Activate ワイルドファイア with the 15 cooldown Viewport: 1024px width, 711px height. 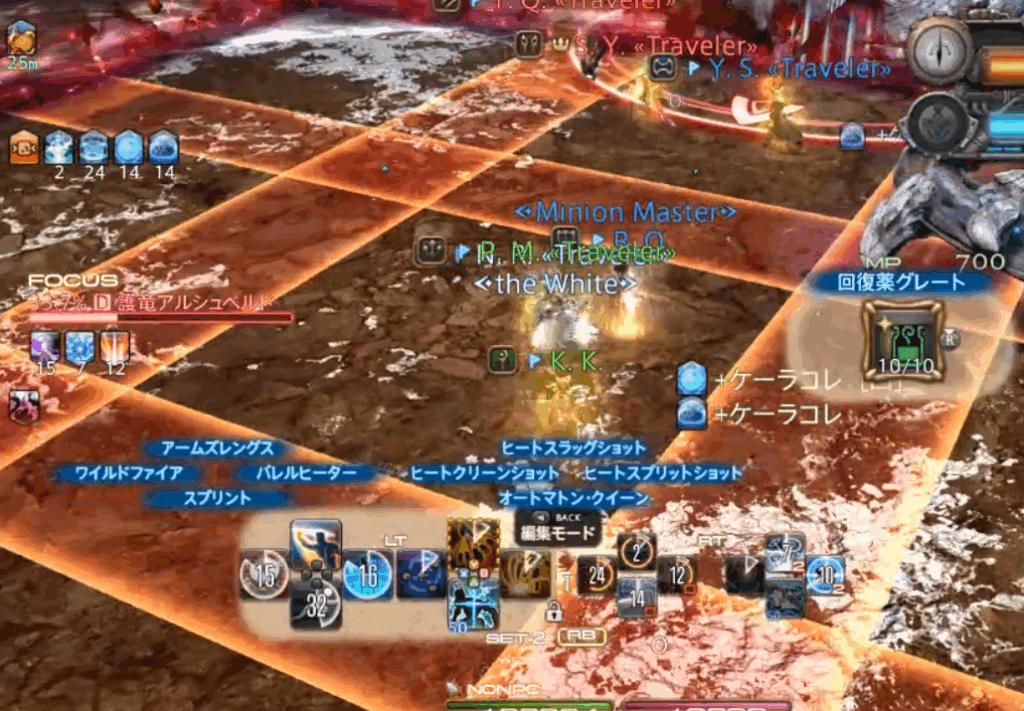[x=265, y=575]
